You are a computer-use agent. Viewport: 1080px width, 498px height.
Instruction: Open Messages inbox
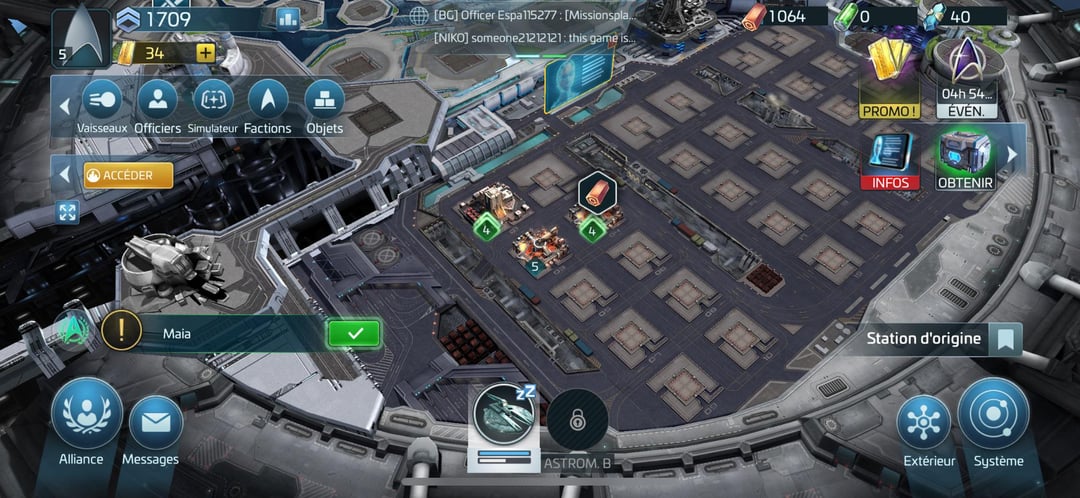(x=155, y=424)
